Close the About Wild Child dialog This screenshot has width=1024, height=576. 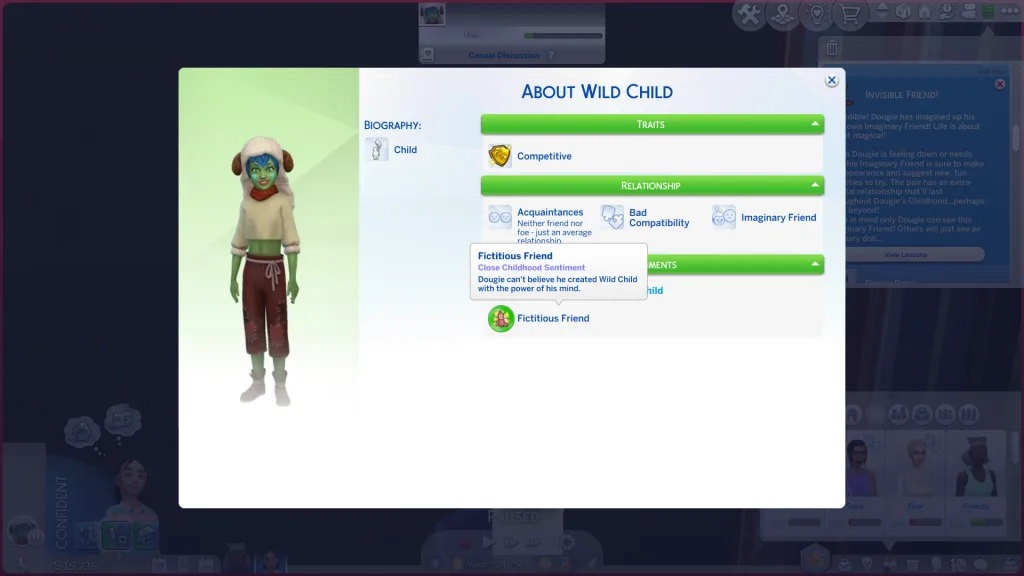tap(831, 81)
